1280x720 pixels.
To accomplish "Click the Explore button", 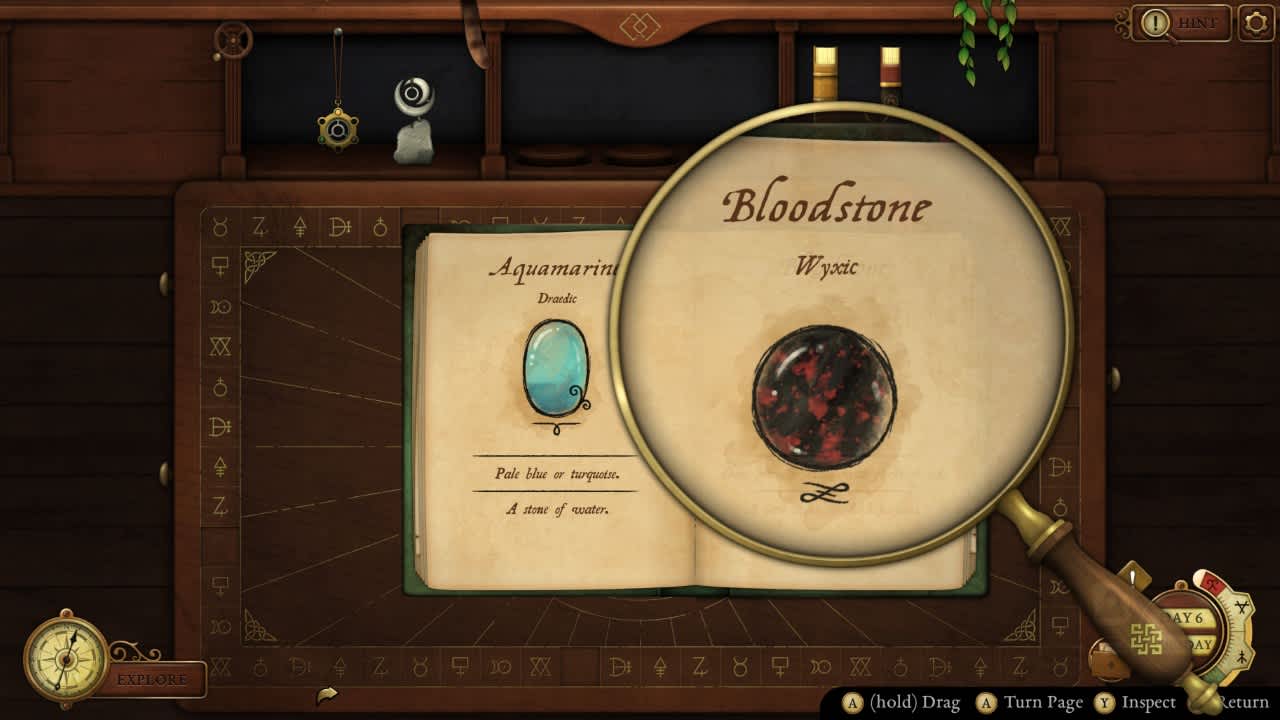I will pyautogui.click(x=153, y=679).
